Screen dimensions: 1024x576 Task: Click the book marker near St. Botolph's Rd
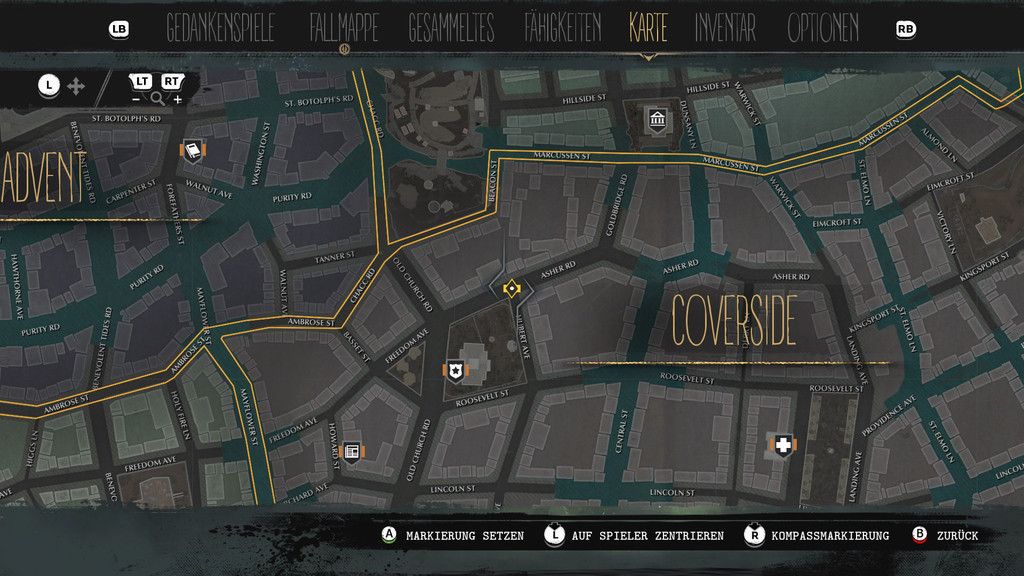tap(191, 150)
